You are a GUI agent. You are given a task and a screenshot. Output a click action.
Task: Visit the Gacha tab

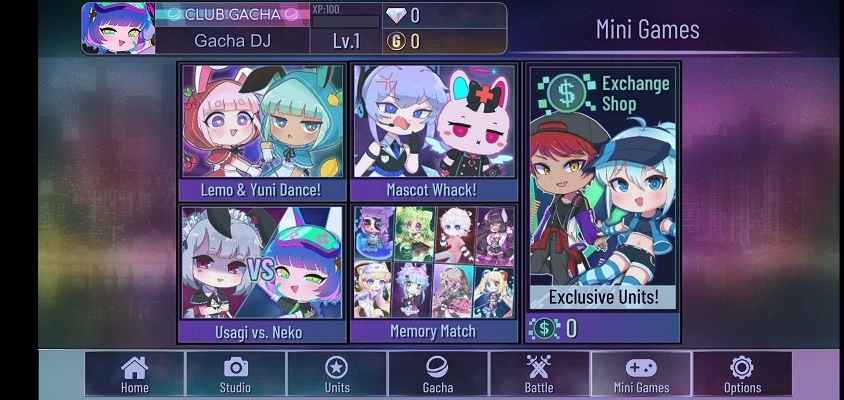[438, 374]
